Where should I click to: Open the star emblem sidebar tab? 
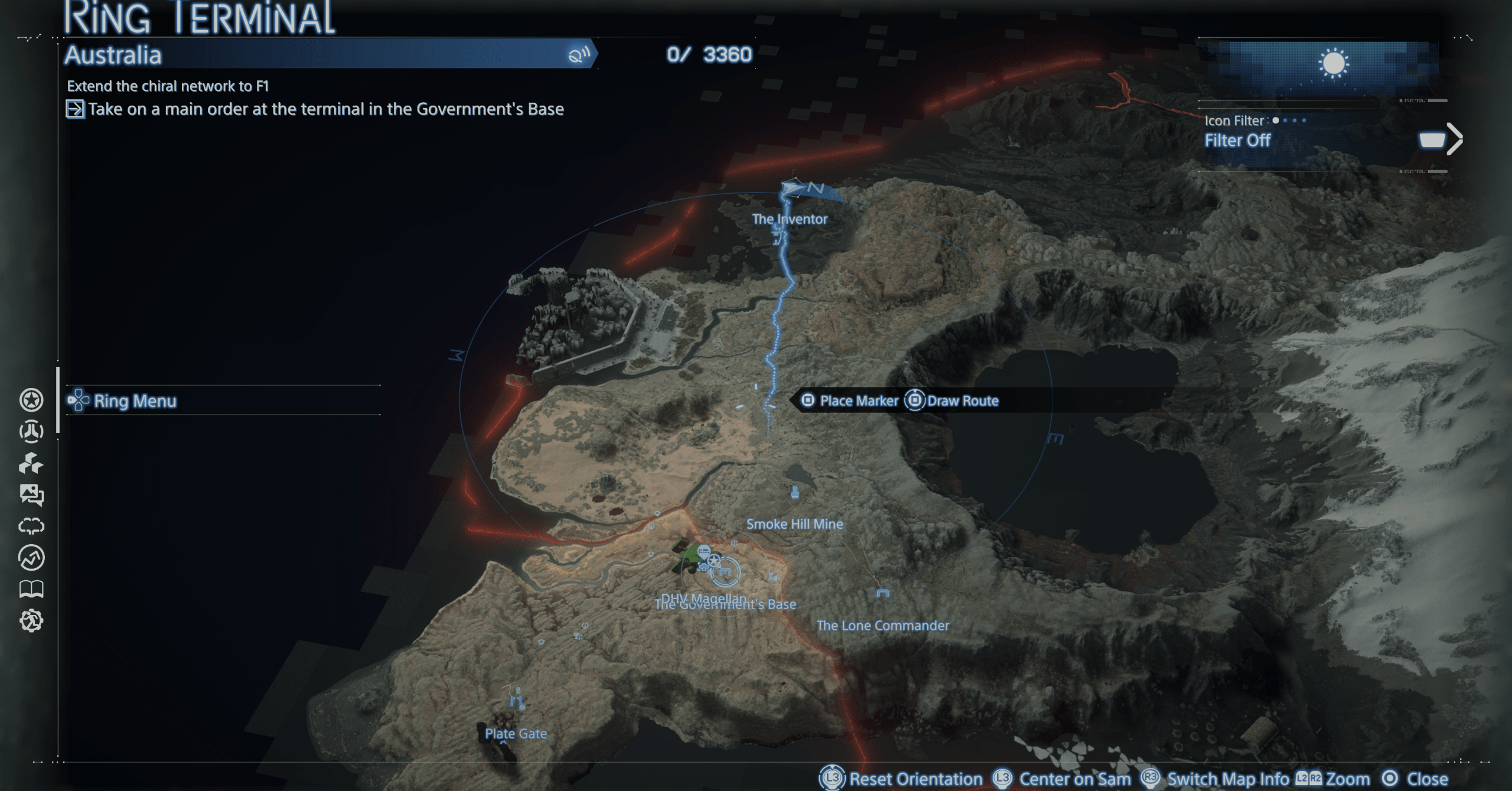coord(31,400)
